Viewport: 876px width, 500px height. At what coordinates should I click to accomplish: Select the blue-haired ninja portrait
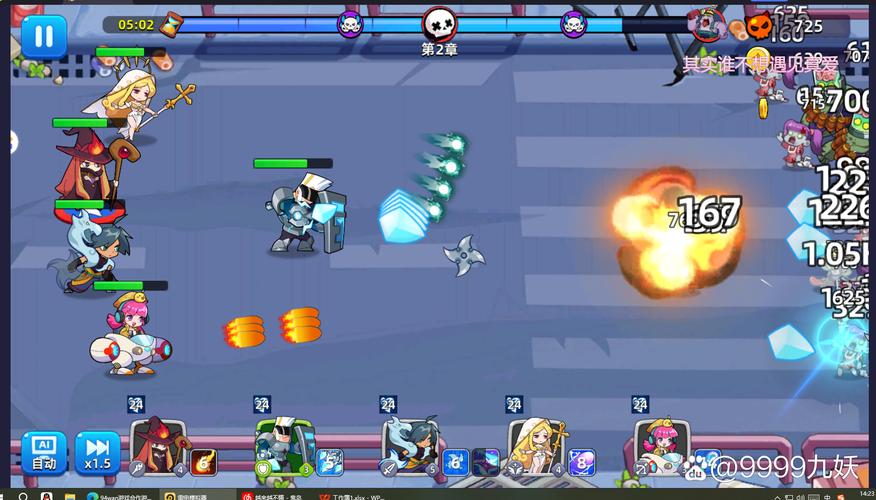tap(410, 446)
